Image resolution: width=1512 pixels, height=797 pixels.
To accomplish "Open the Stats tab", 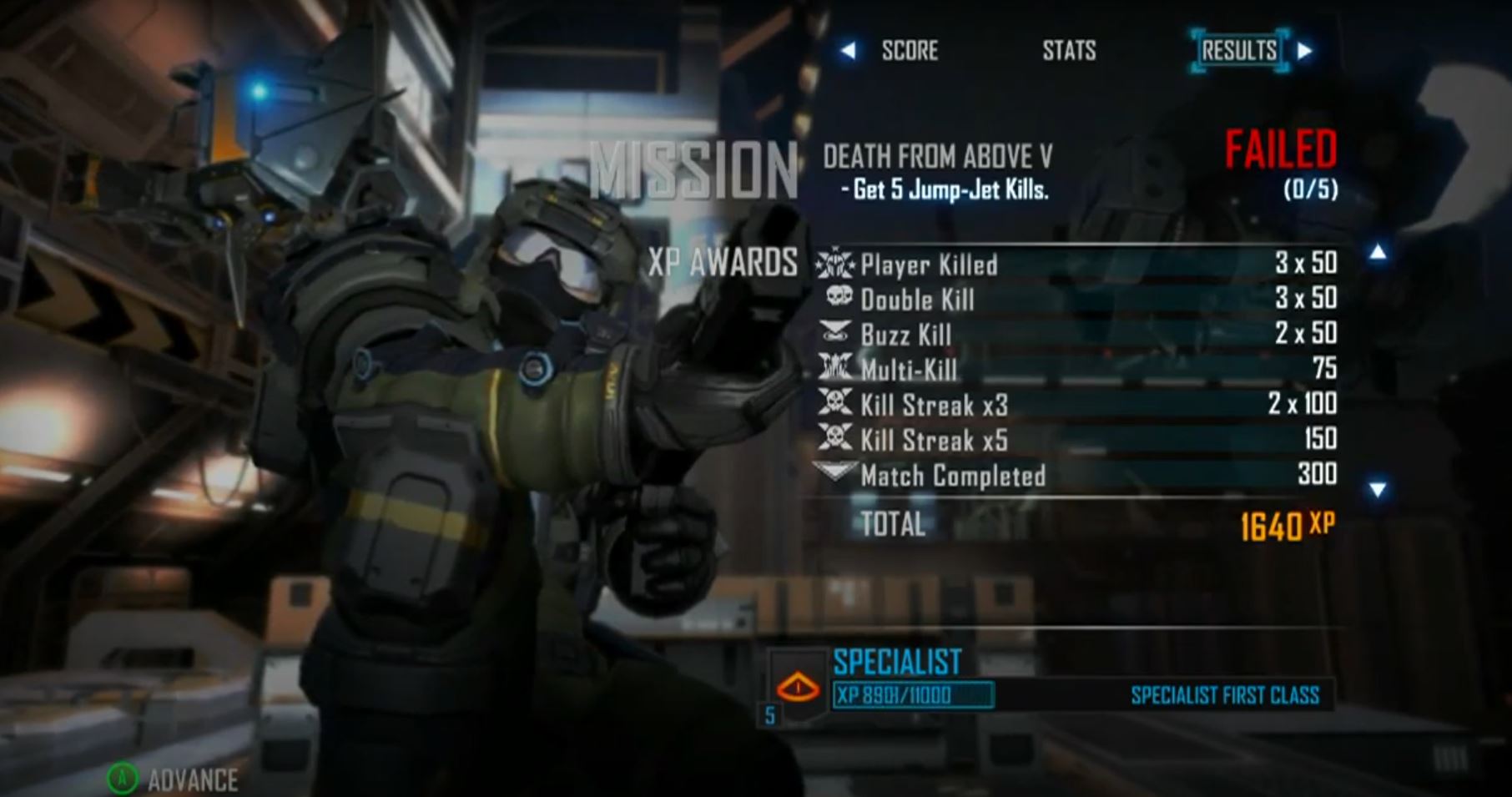I will [1069, 51].
